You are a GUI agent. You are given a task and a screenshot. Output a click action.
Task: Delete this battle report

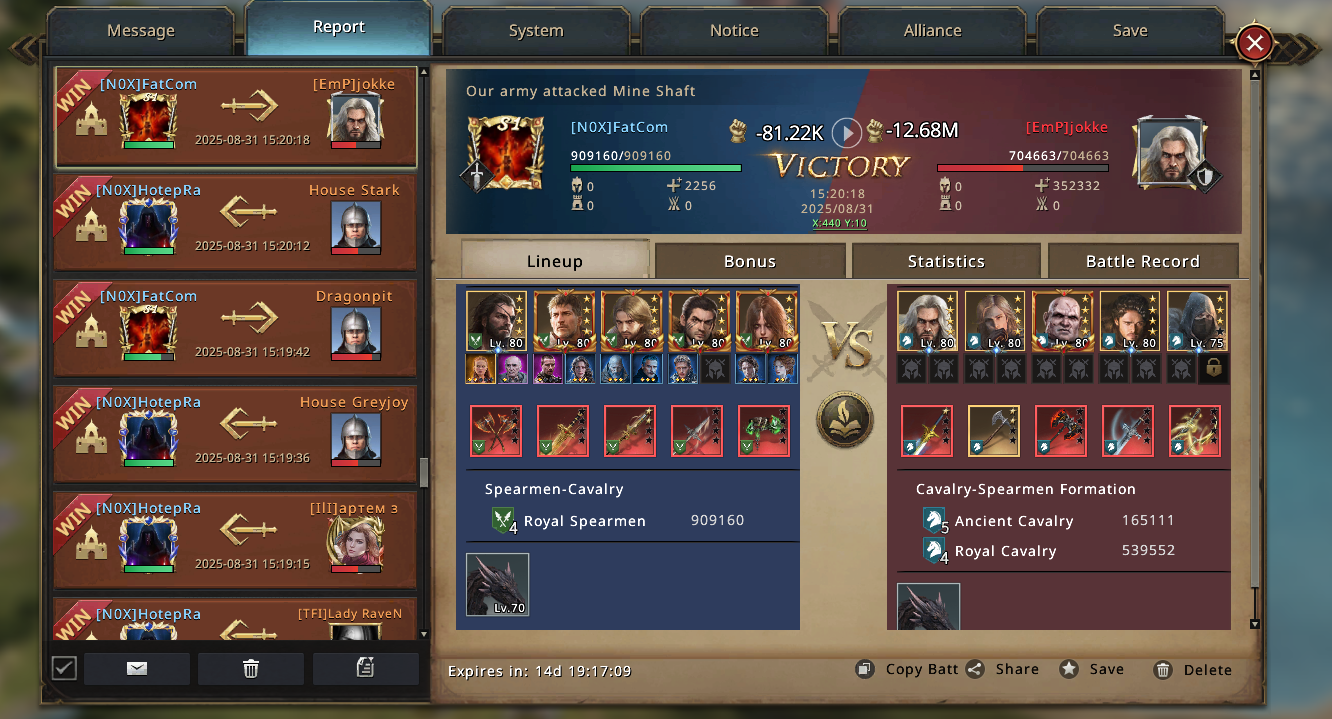(x=1192, y=670)
